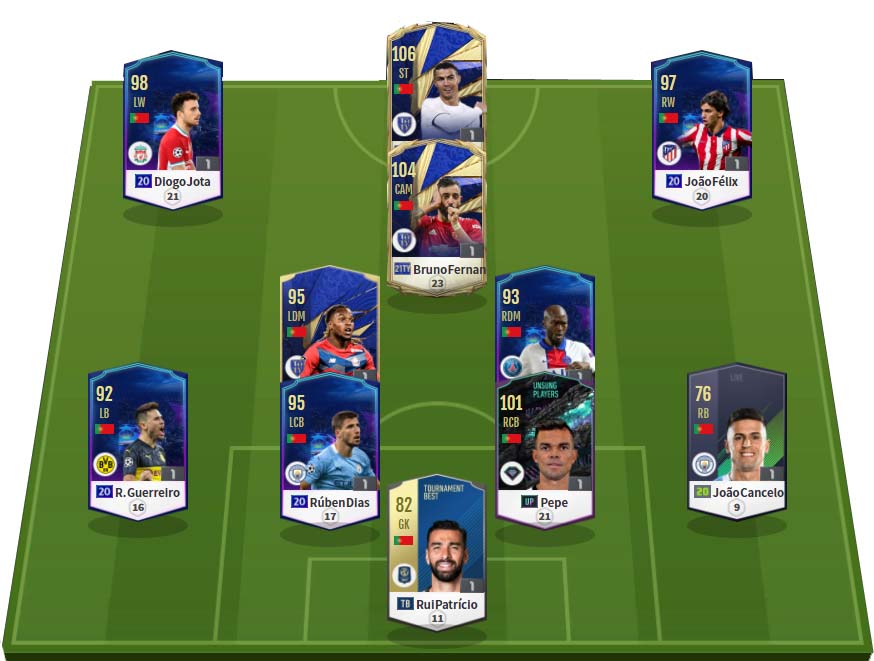
Task: Select goalkeeper Rui Patrício card
Action: coord(436,552)
